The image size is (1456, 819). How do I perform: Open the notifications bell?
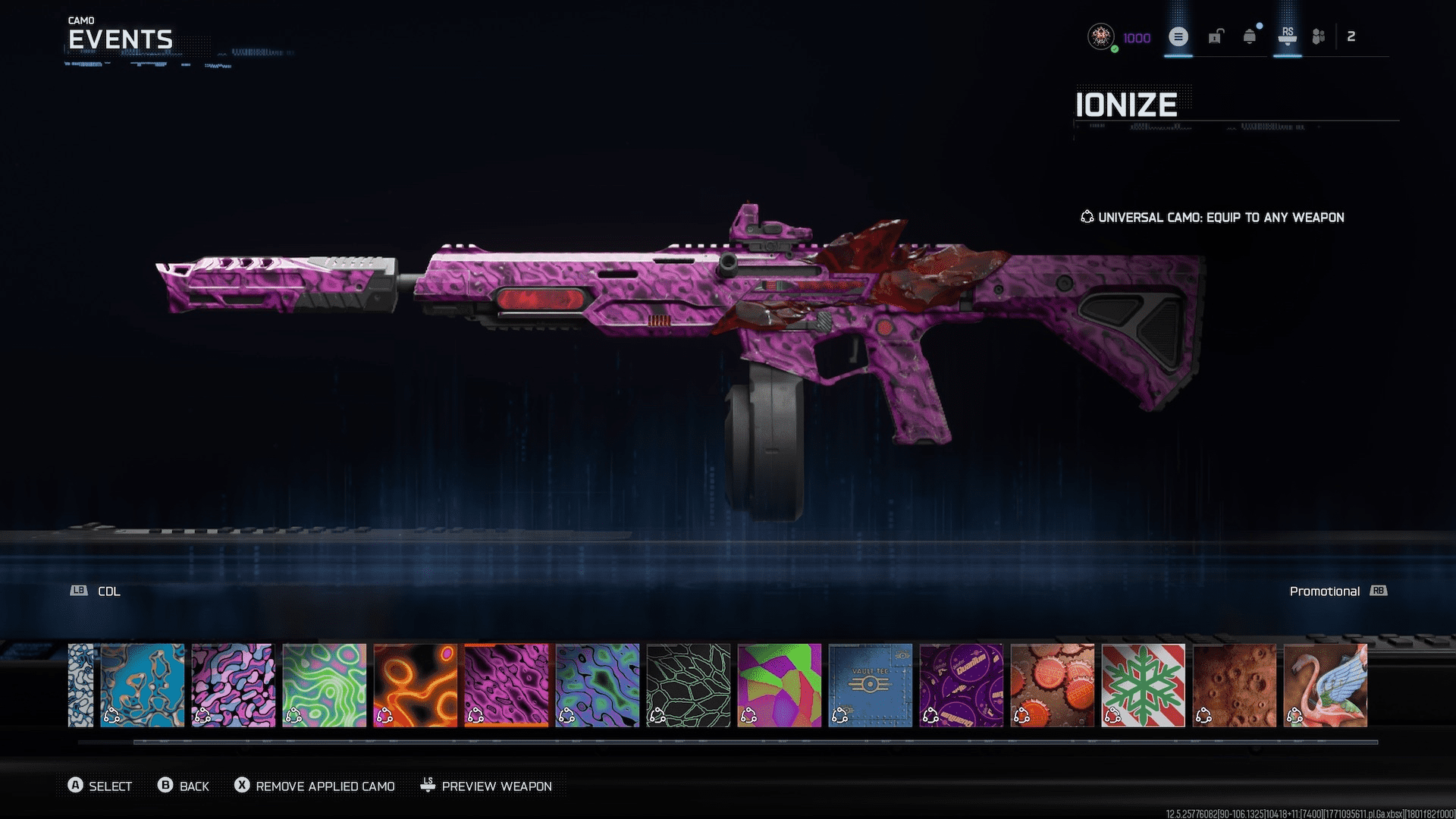[x=1249, y=36]
